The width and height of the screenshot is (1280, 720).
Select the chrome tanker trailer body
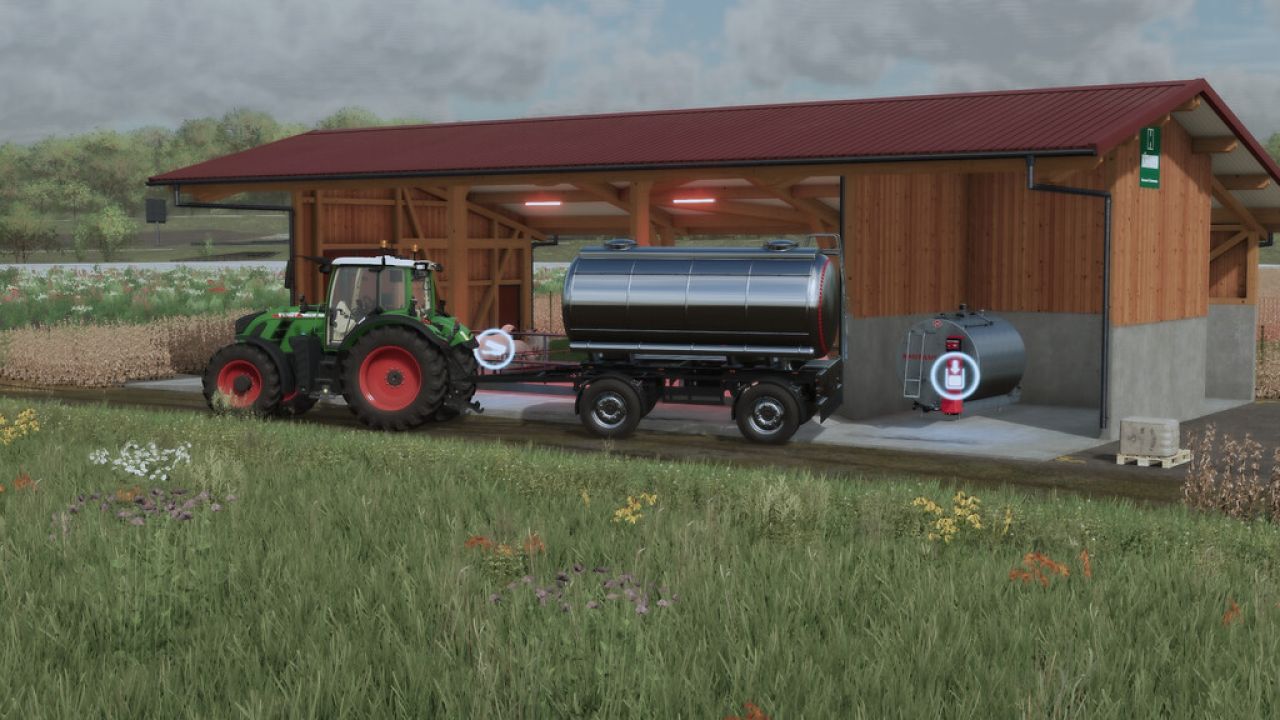[x=700, y=300]
